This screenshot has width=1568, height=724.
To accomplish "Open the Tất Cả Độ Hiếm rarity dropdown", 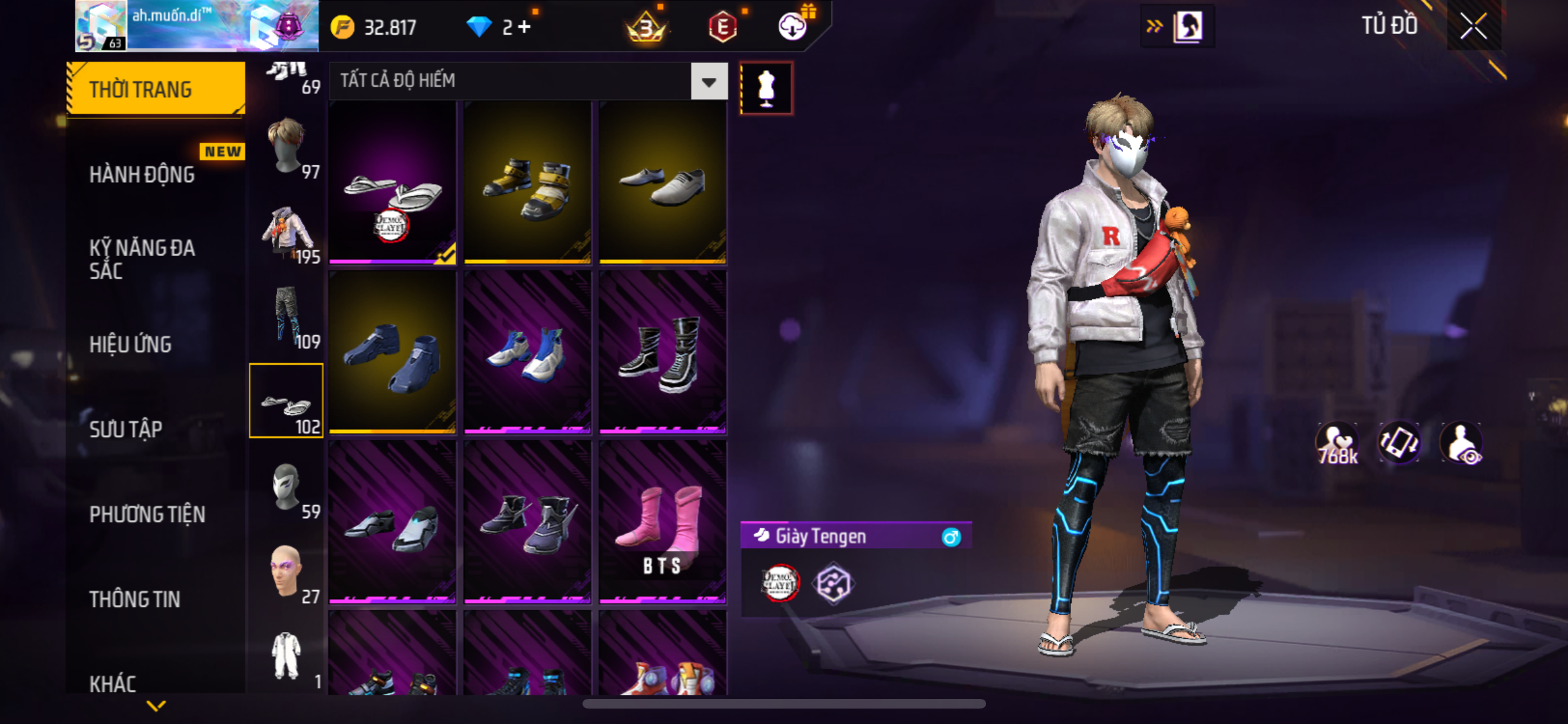I will point(709,81).
